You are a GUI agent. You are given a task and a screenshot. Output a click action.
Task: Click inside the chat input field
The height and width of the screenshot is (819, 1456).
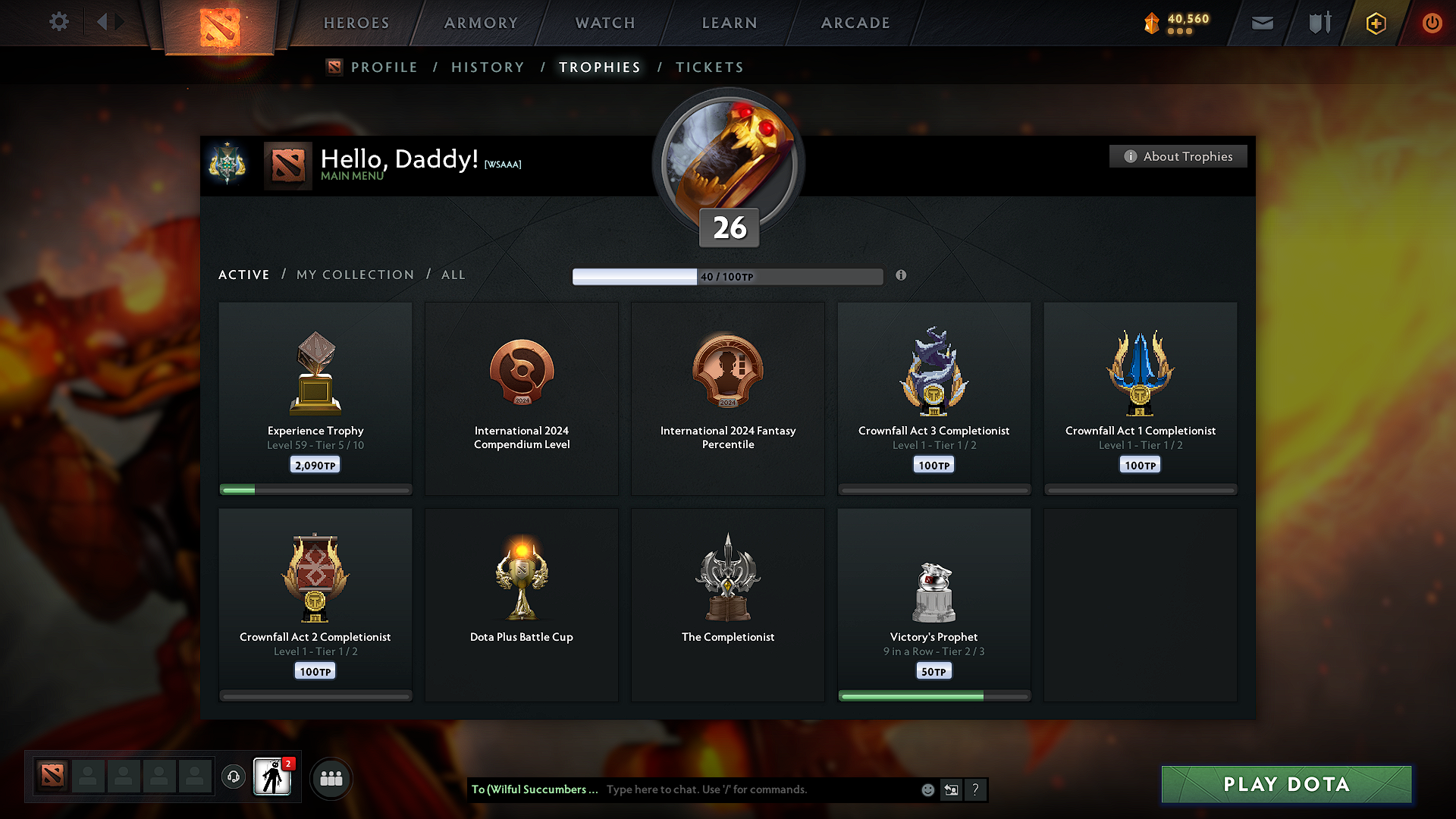(758, 789)
